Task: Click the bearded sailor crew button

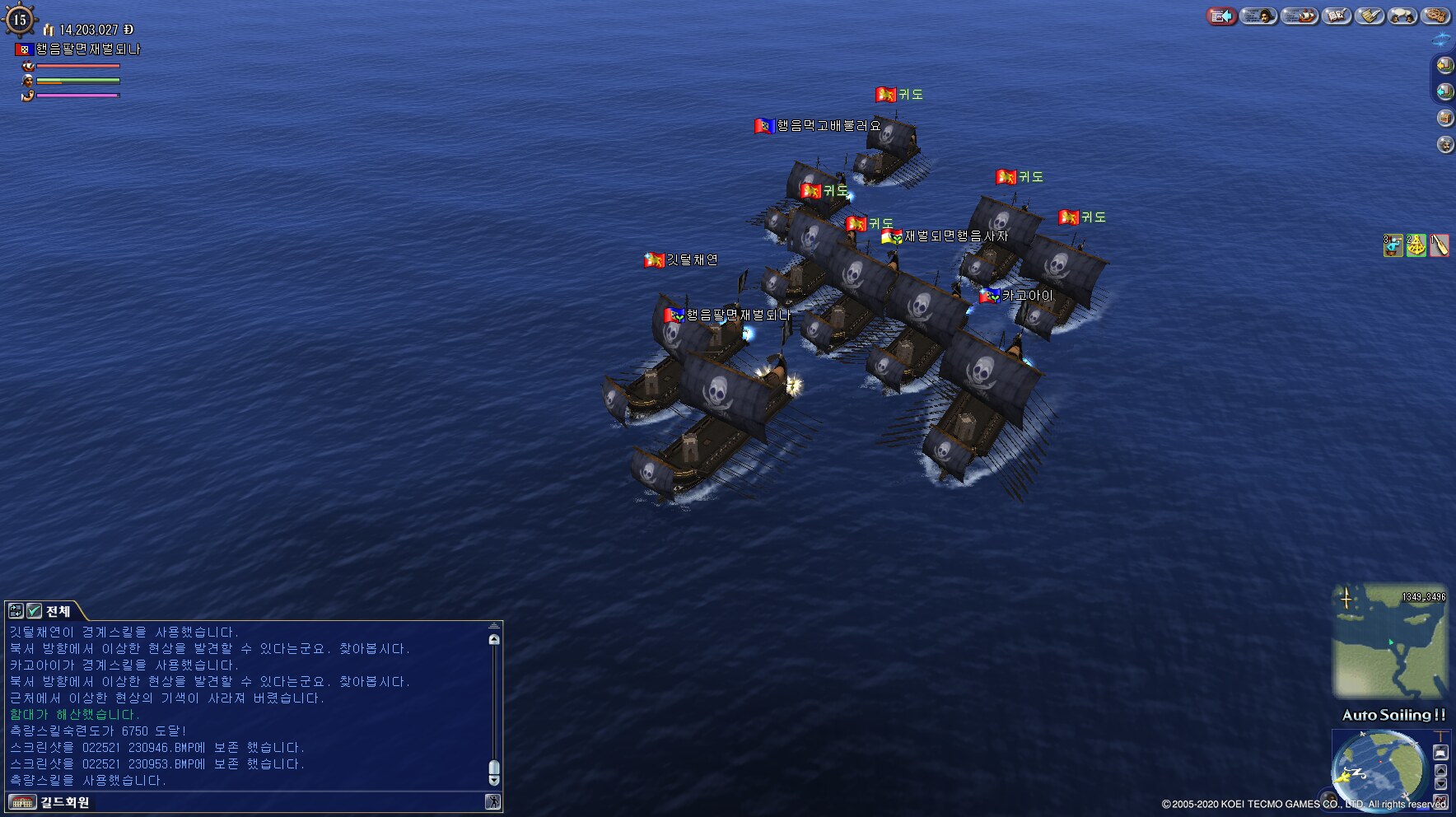Action: (x=1444, y=144)
